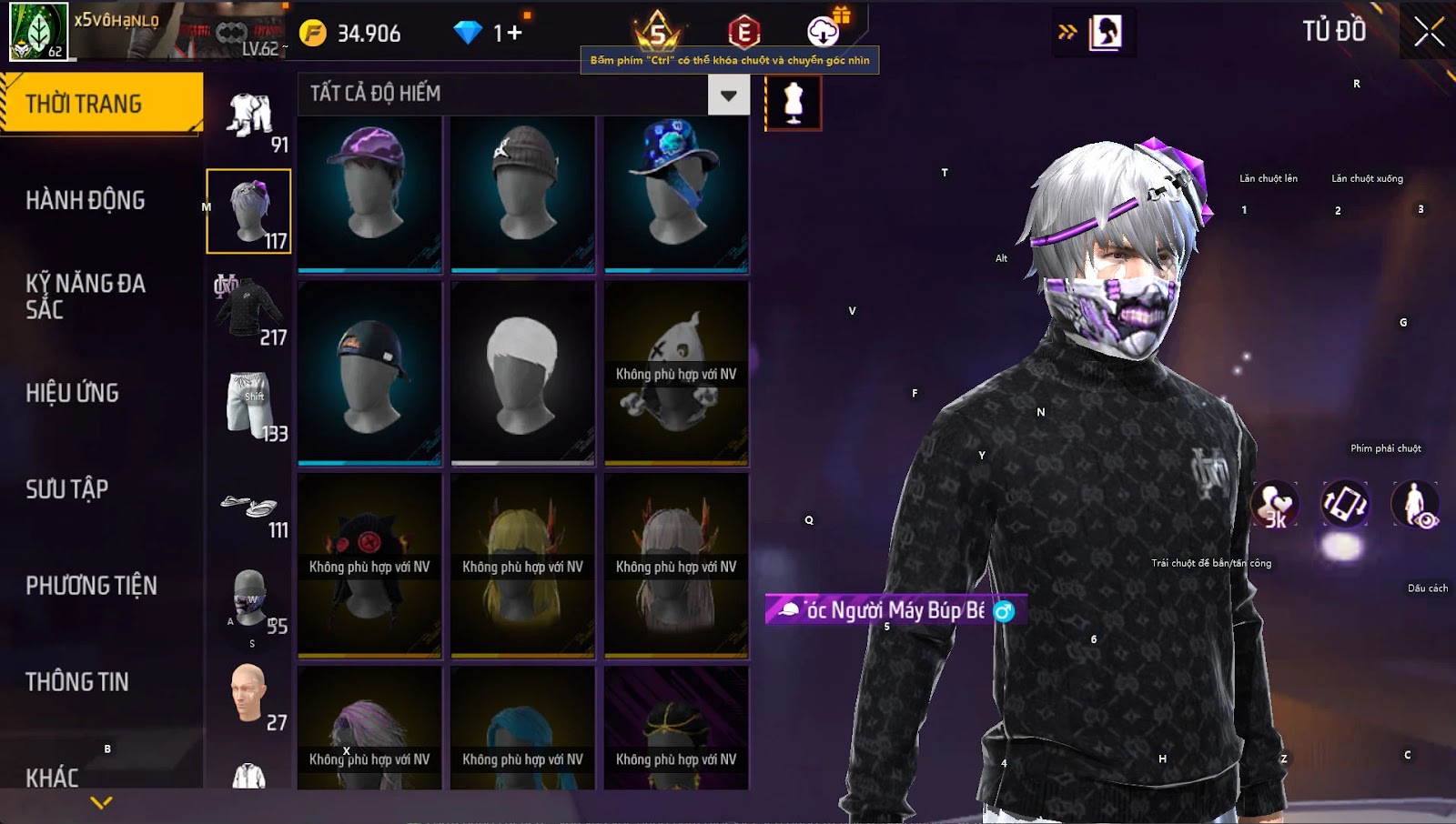
Task: Pick the blue galaxy cap with bandana
Action: coord(676,193)
